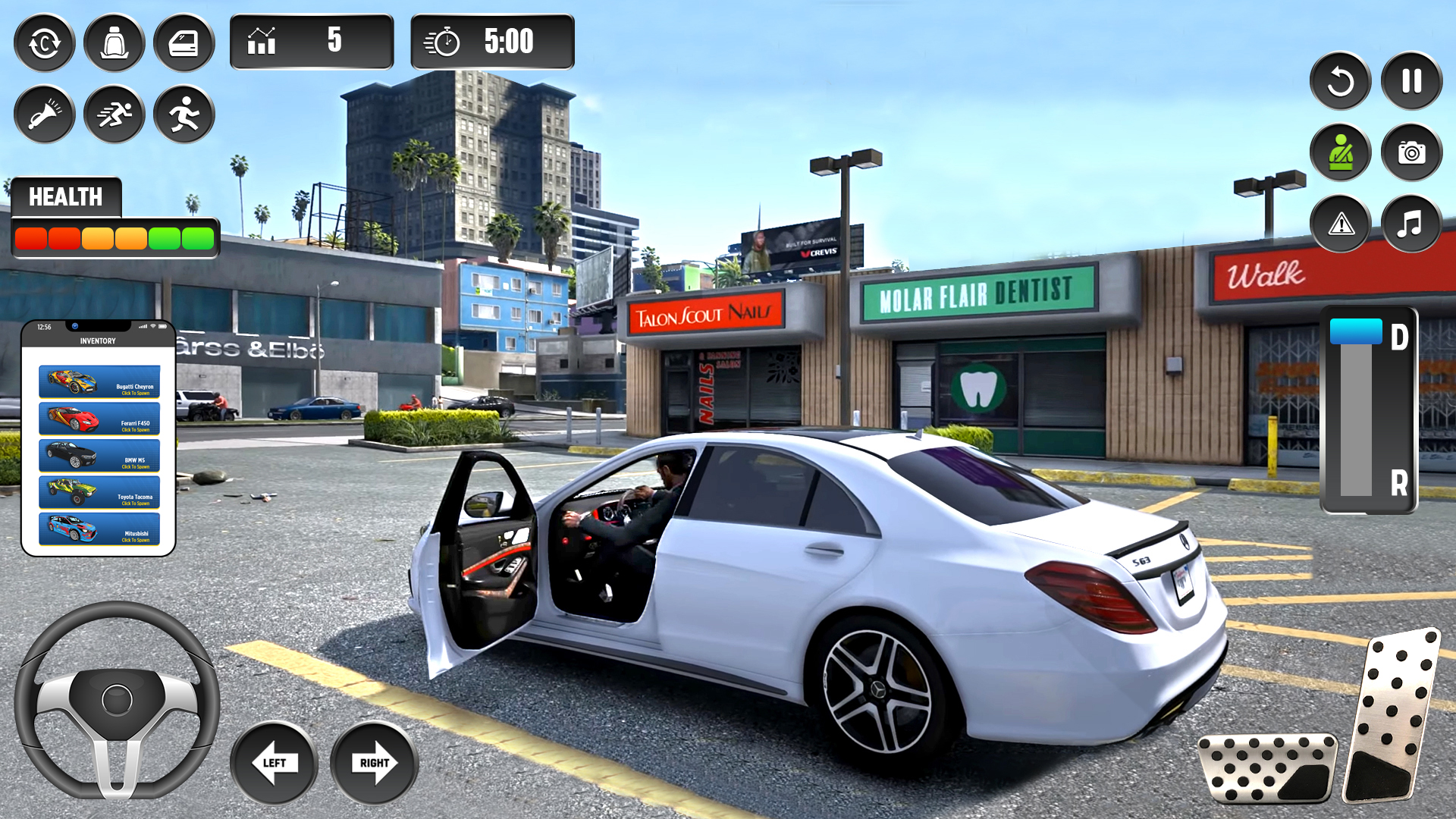Spawn the Ferarri F450 from inventory

99,419
